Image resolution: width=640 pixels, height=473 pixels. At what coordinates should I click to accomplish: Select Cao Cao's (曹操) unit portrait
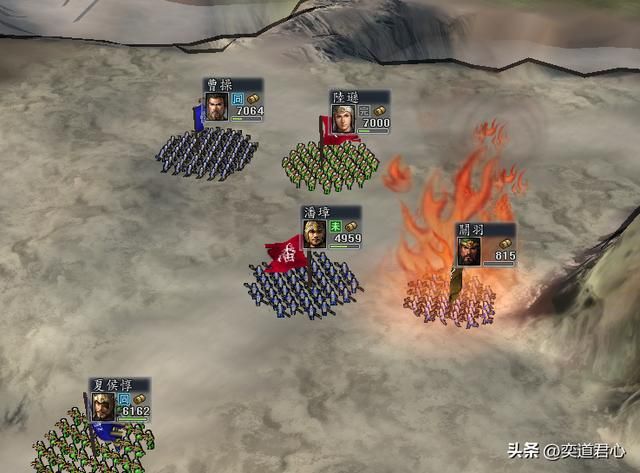216,107
